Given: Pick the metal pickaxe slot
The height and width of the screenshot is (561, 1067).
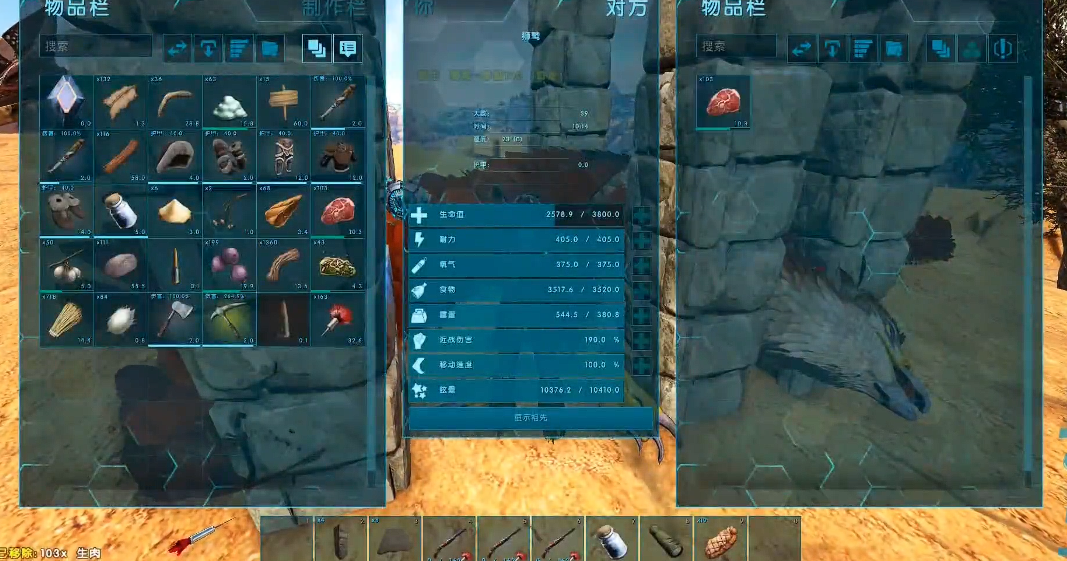Looking at the screenshot, I should [x=229, y=318].
